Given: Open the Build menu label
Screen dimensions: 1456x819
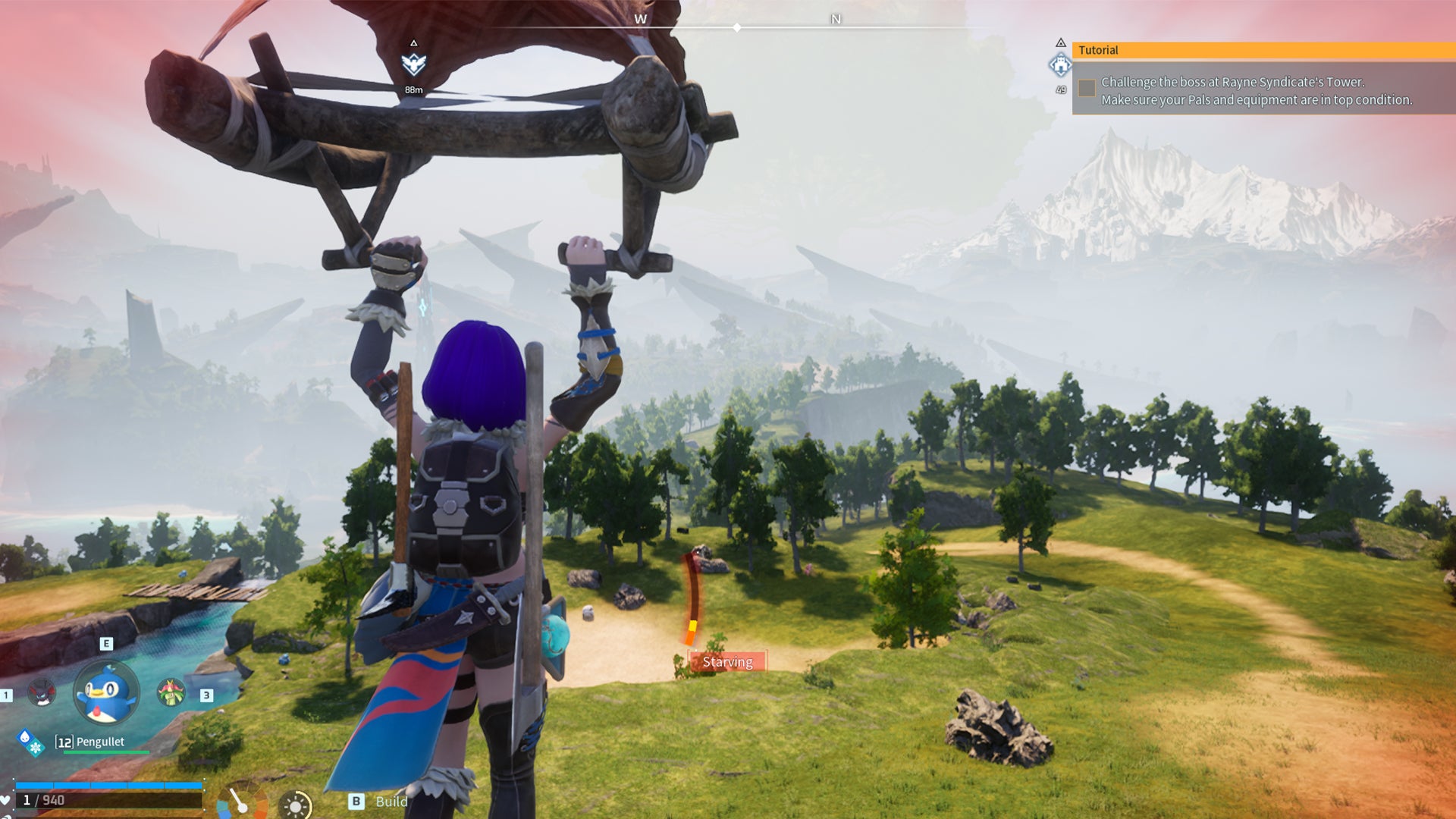Looking at the screenshot, I should (x=391, y=802).
